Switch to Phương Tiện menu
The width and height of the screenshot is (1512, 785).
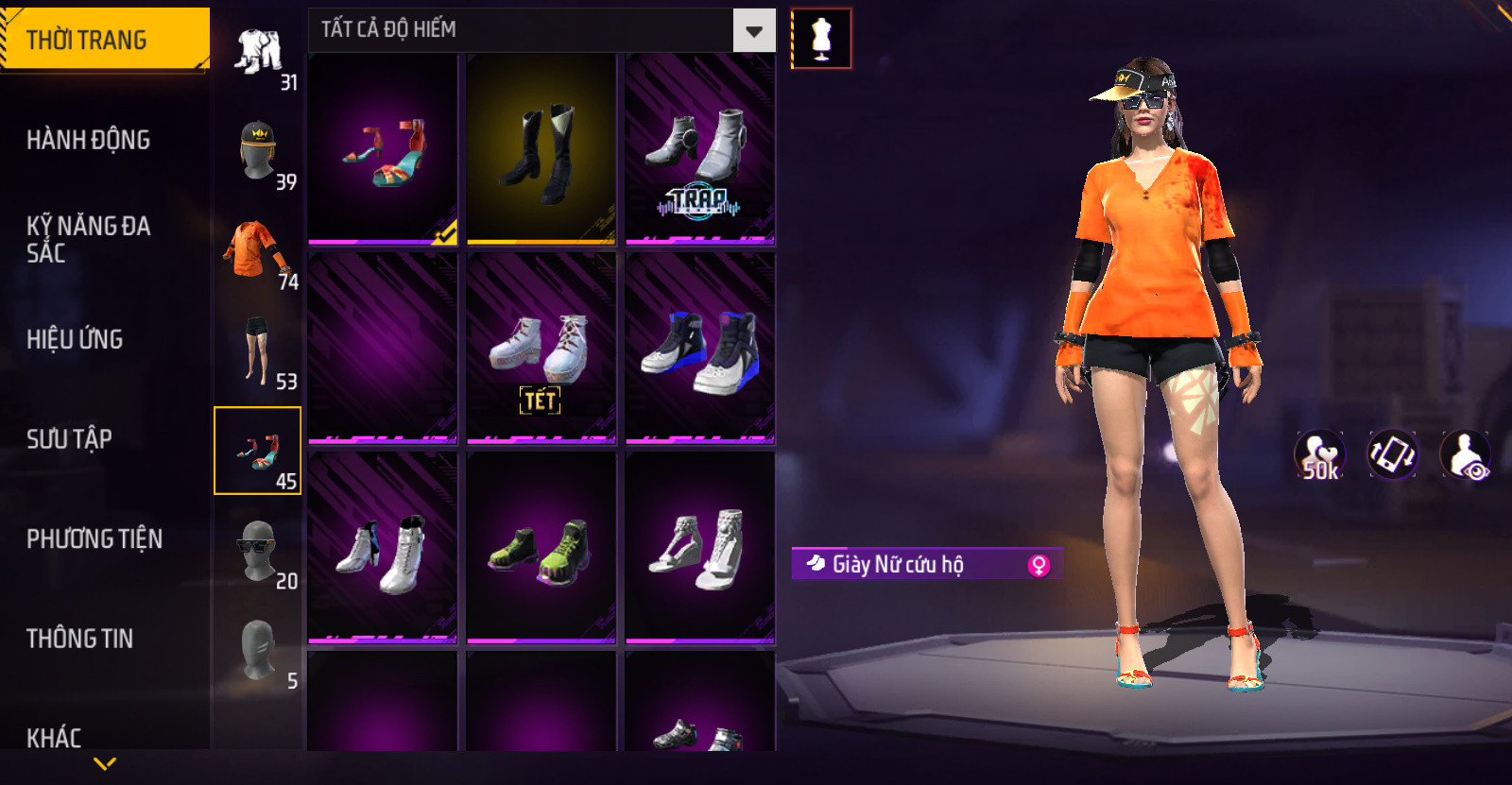click(94, 538)
